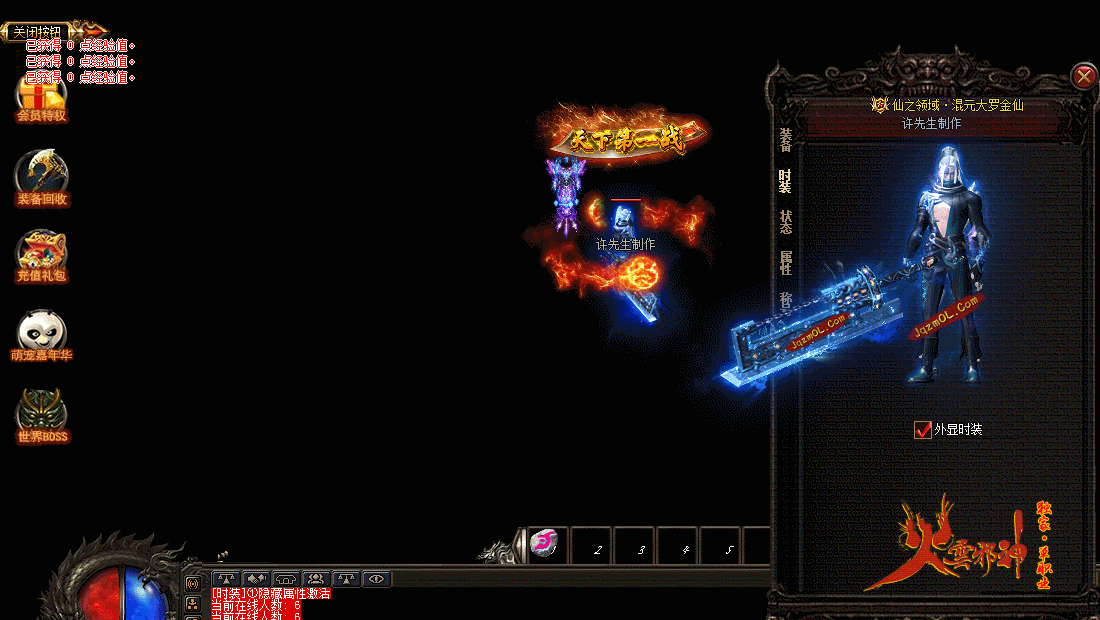
Task: Toggle the 外显时装 checkbox
Action: pos(923,430)
